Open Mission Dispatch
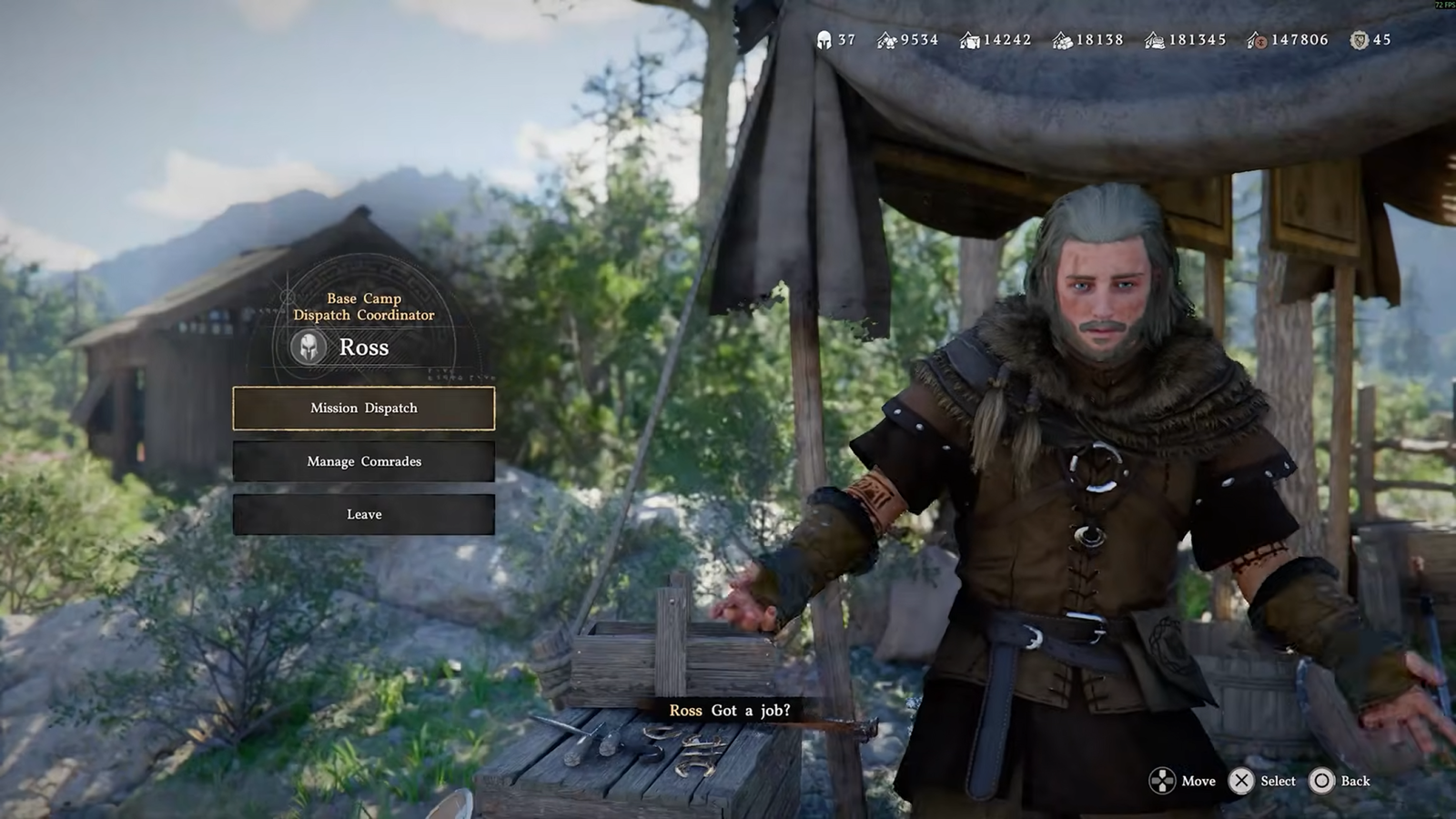This screenshot has height=819, width=1456. (x=364, y=408)
